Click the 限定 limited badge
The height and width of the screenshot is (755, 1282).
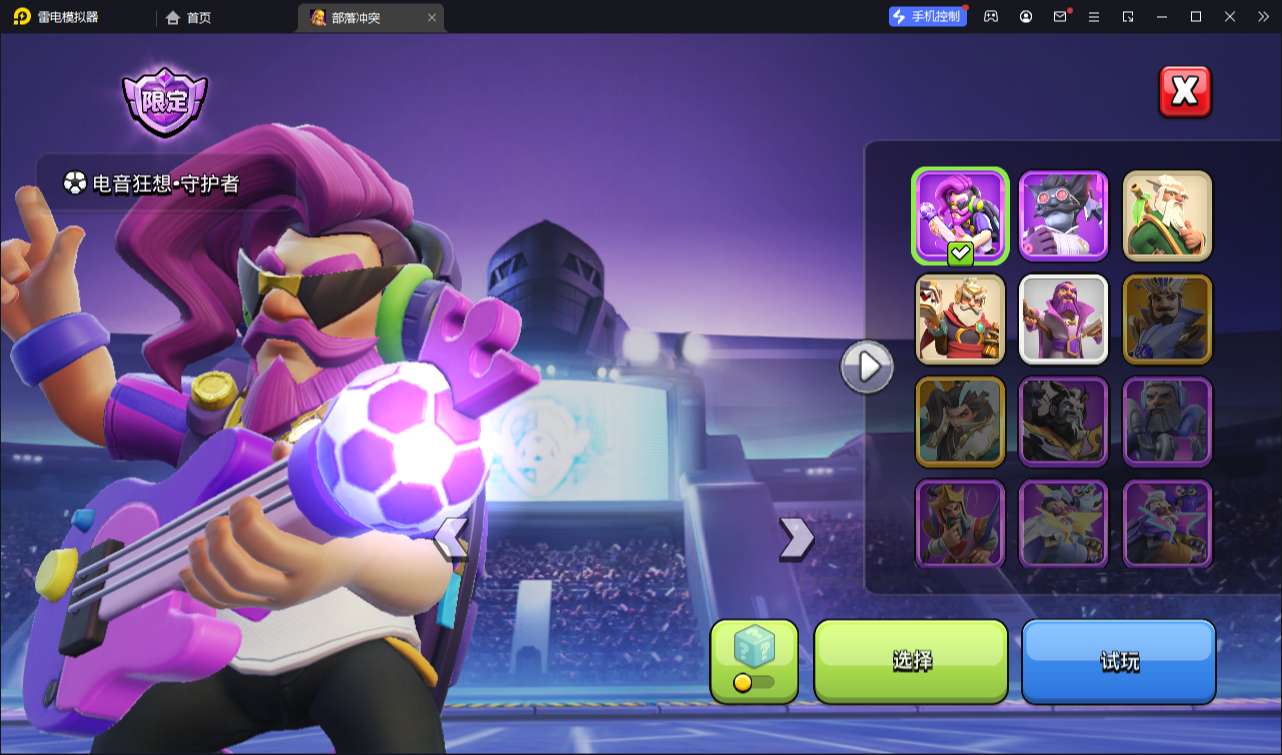pos(164,101)
